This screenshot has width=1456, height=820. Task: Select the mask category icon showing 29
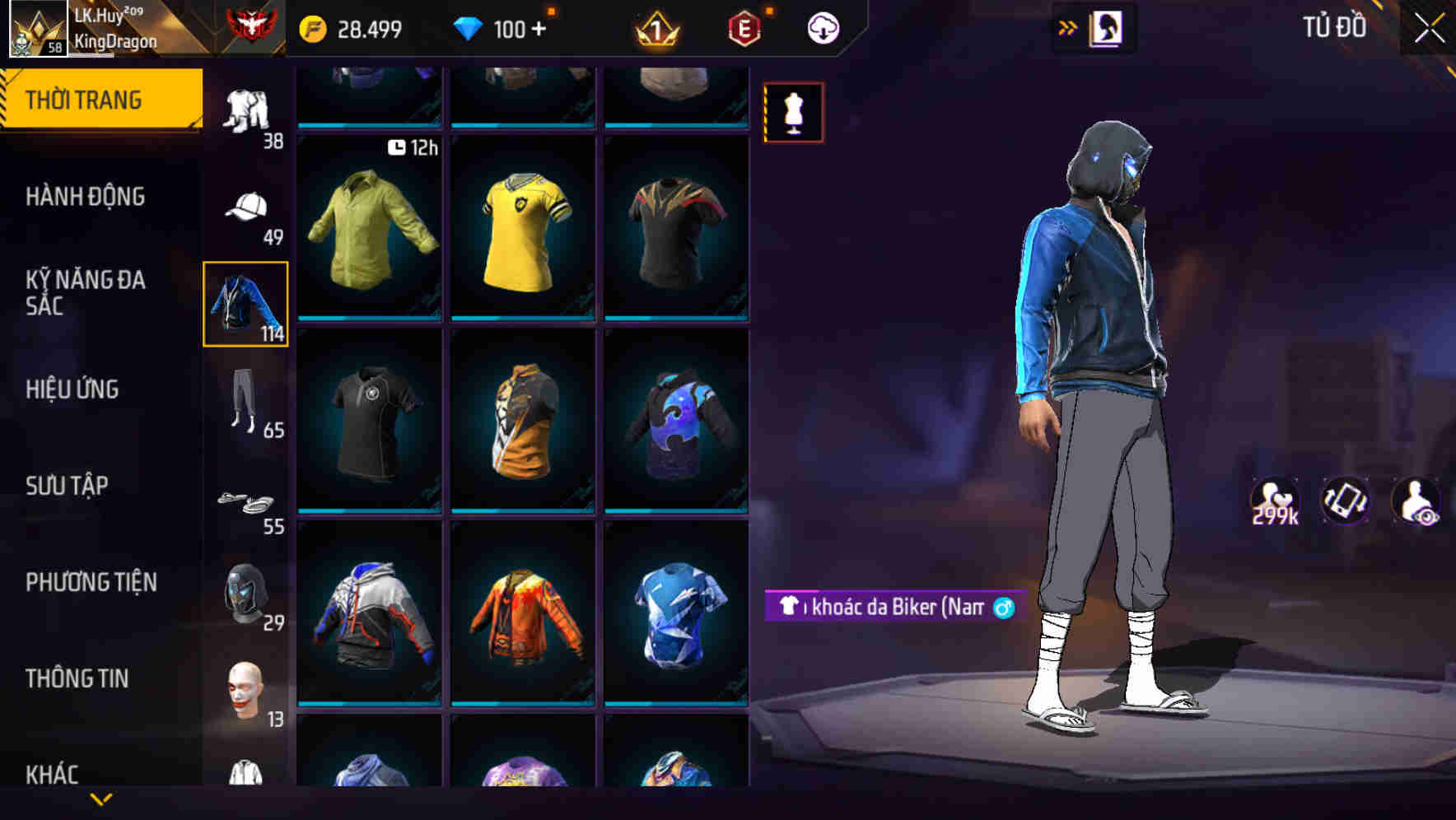(245, 591)
